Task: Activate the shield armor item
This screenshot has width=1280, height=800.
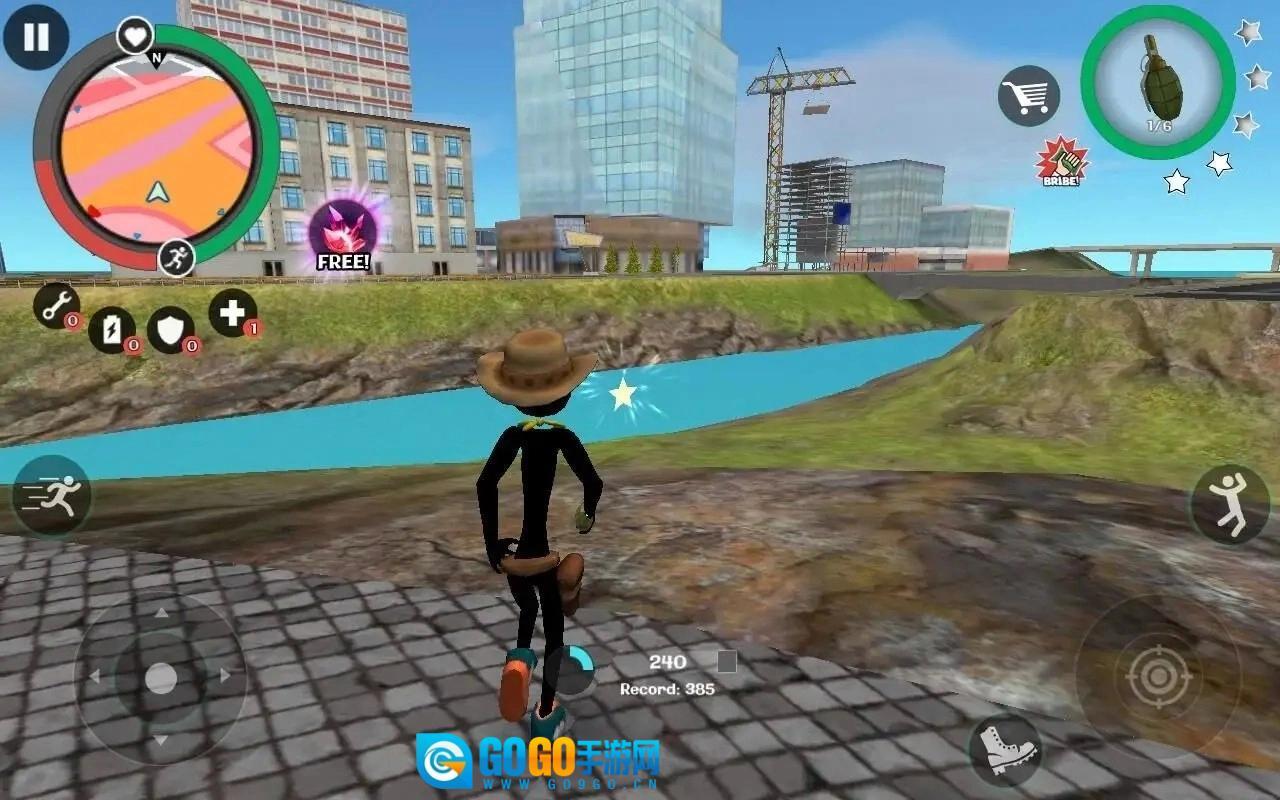Action: pyautogui.click(x=170, y=329)
